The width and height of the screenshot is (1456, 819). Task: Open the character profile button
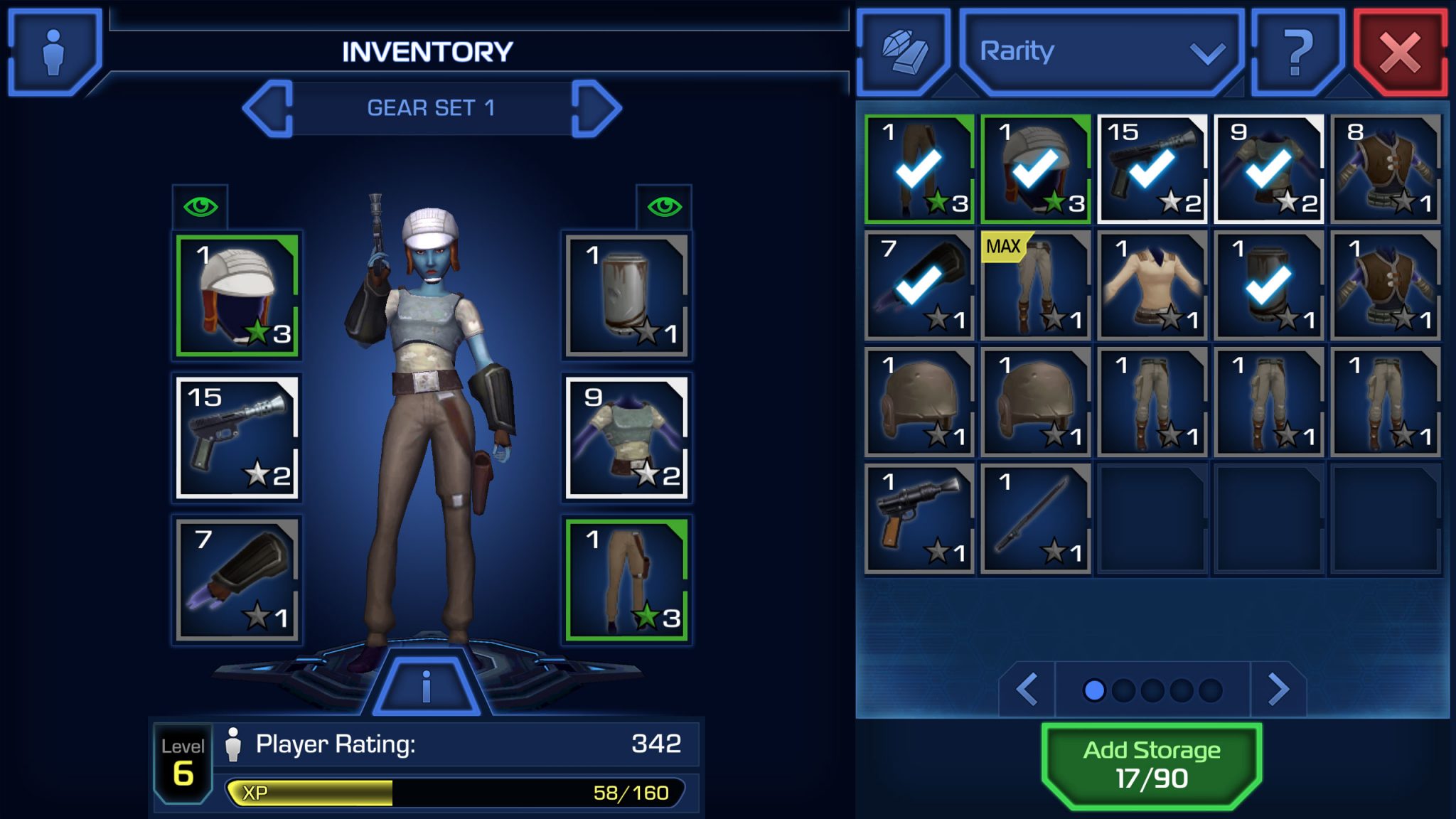point(54,52)
